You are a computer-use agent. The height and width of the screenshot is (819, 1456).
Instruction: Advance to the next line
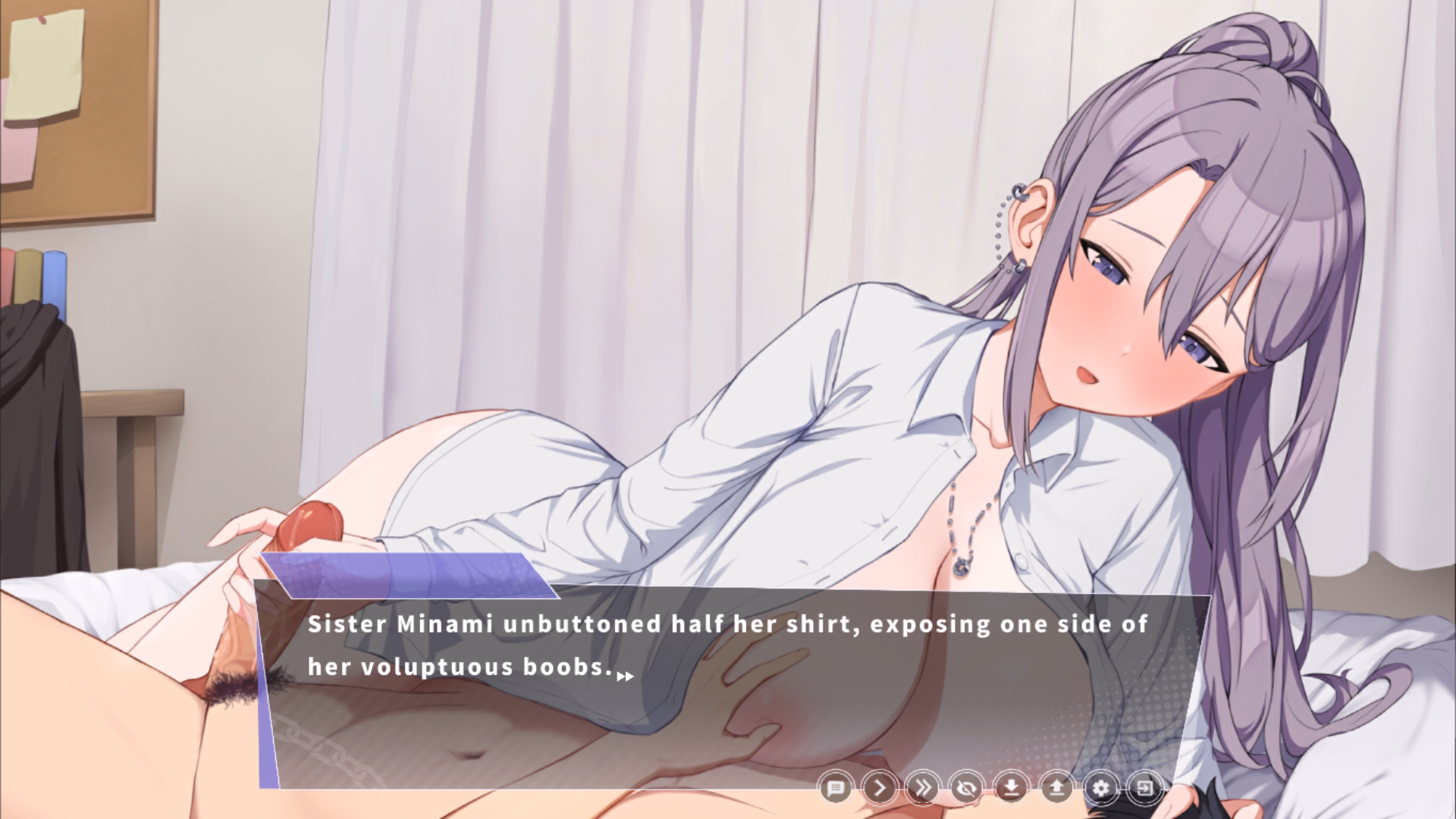pyautogui.click(x=880, y=787)
